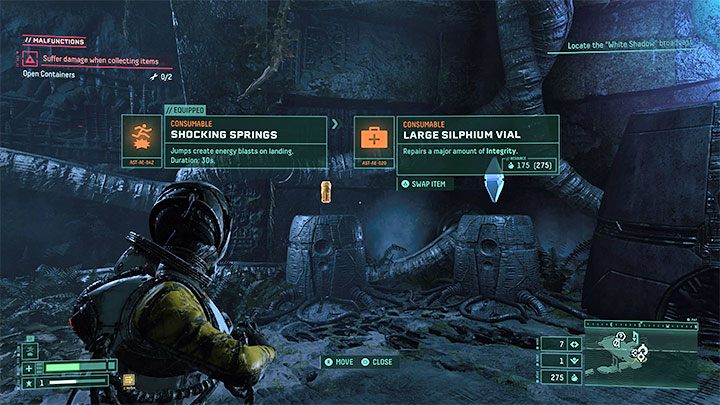Select the Large Silphium Vial consumable card
This screenshot has height=405, width=720.
[x=456, y=145]
